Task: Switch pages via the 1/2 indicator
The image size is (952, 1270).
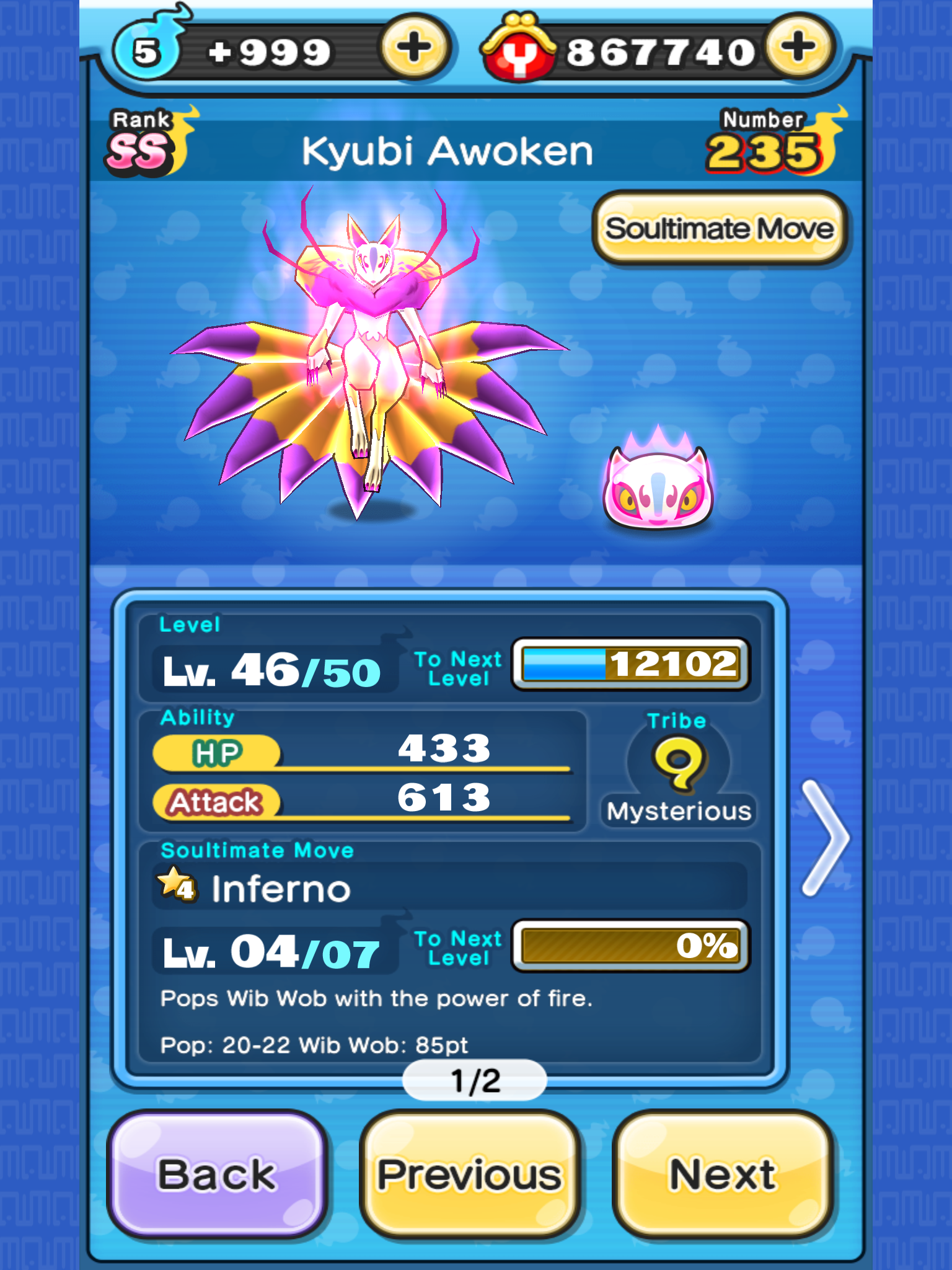Action: [475, 1080]
